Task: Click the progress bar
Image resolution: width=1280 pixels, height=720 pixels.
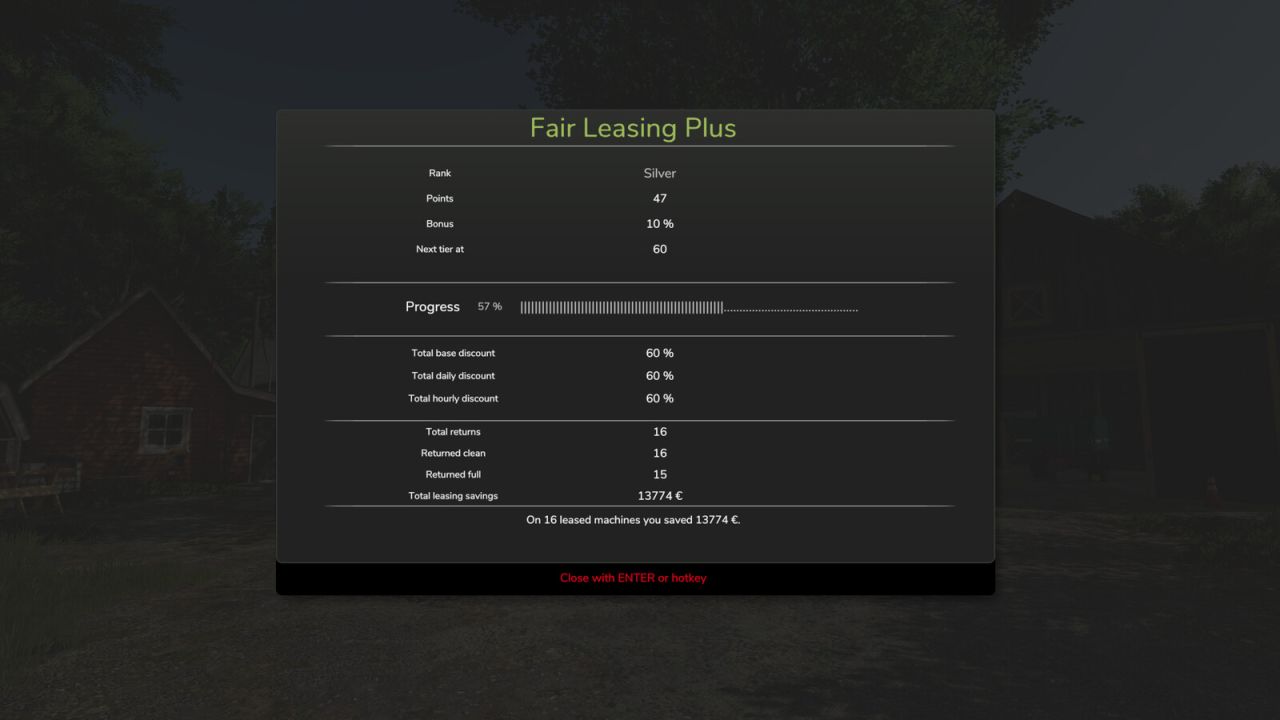Action: pyautogui.click(x=687, y=307)
